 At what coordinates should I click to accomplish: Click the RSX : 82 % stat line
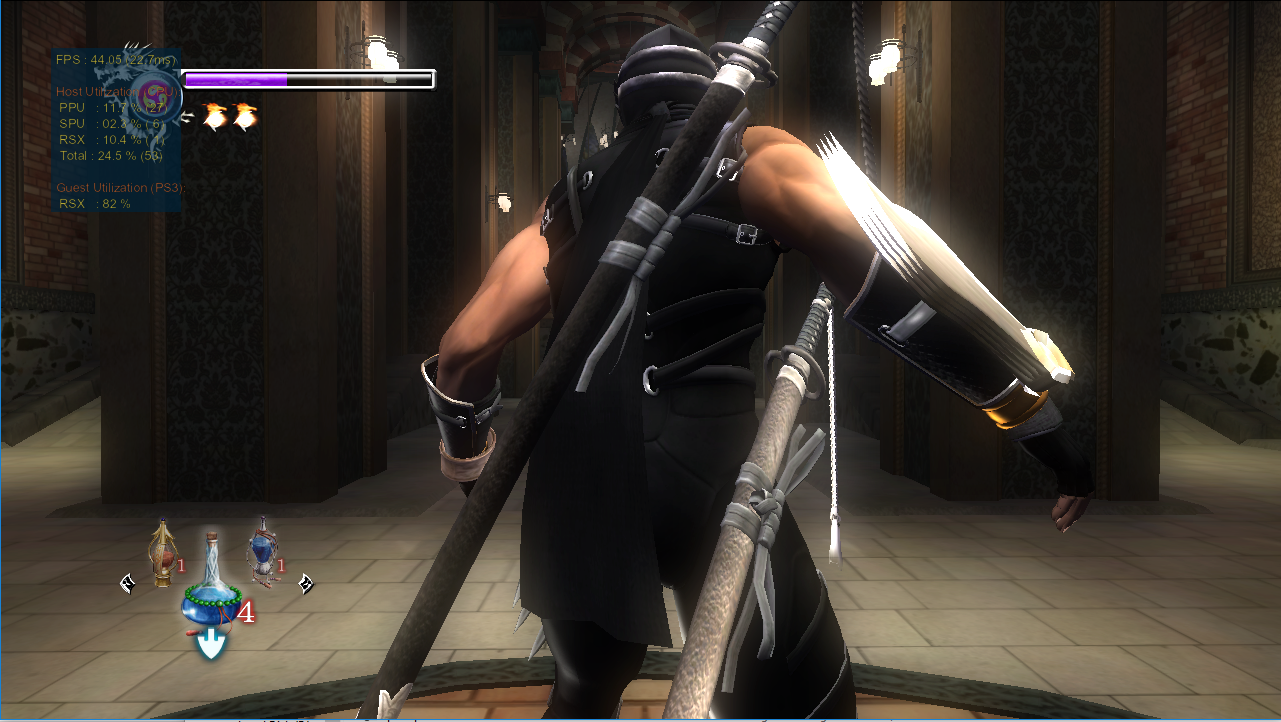tap(92, 202)
